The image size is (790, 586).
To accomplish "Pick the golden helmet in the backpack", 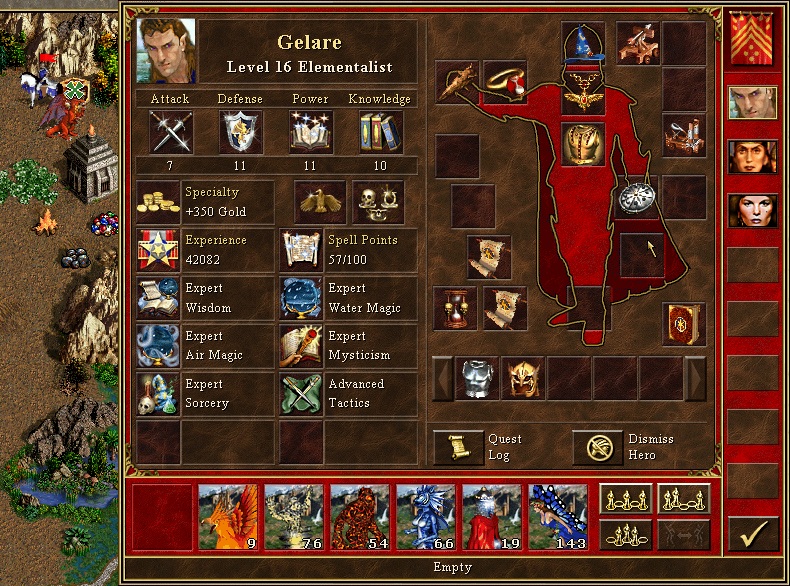I will click(523, 379).
